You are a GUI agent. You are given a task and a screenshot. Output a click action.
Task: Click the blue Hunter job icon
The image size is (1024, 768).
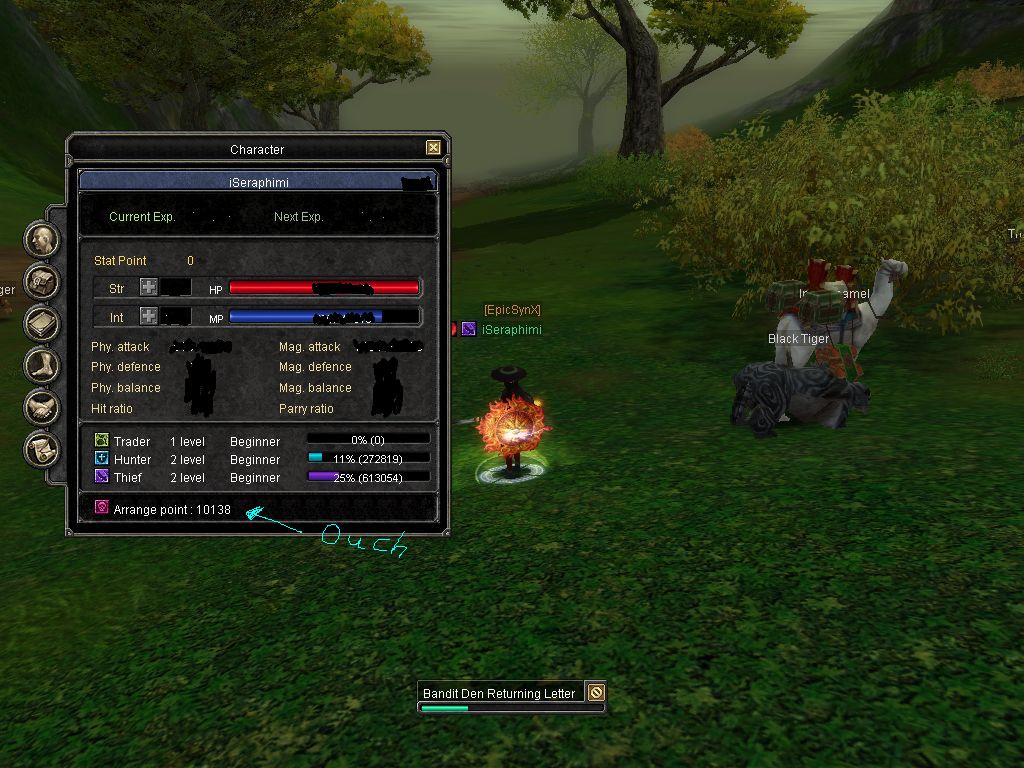pyautogui.click(x=101, y=458)
